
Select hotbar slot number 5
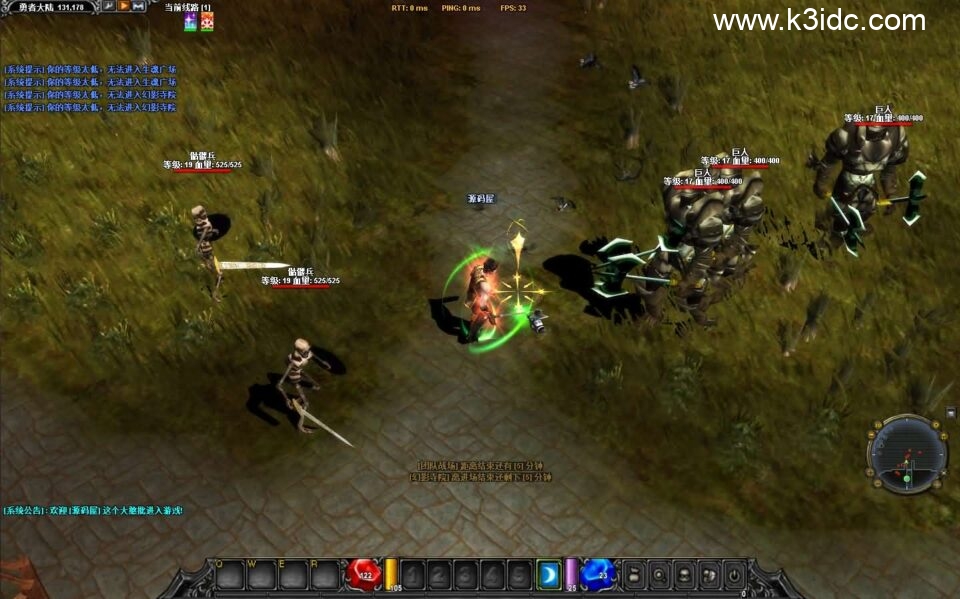click(x=518, y=575)
